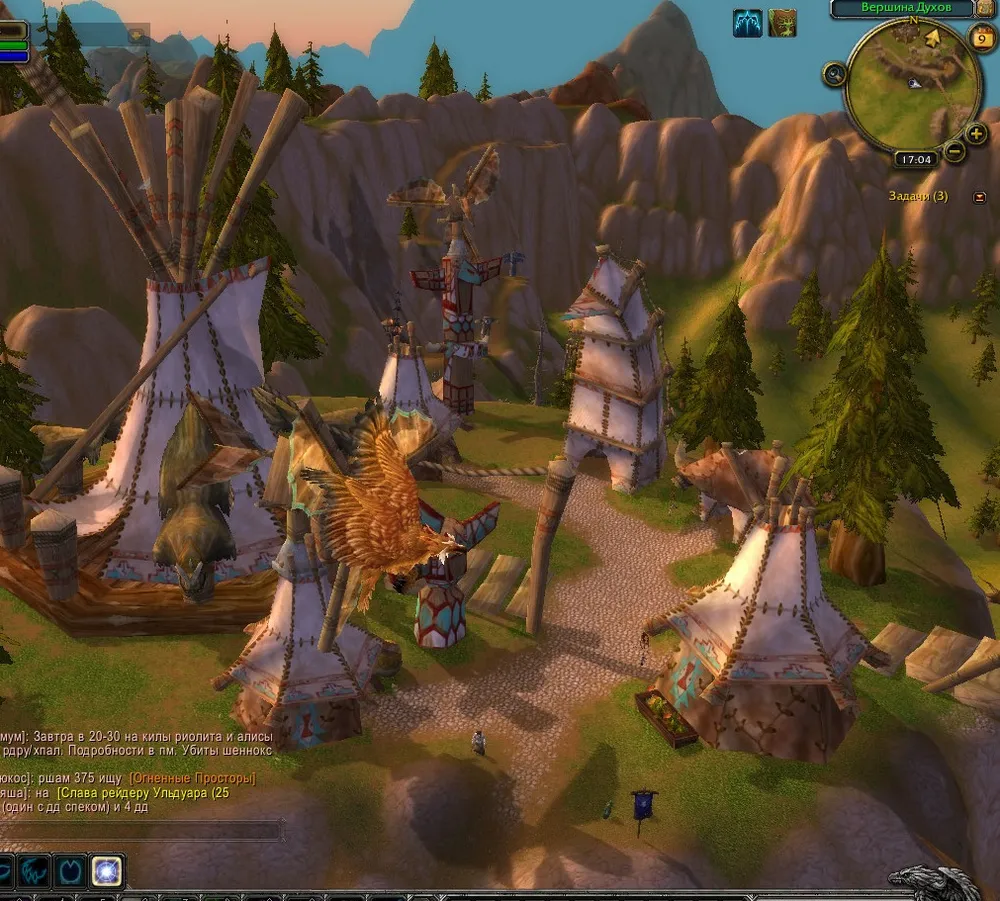The image size is (1000, 901).
Task: Focus the chat input box
Action: pos(140,830)
